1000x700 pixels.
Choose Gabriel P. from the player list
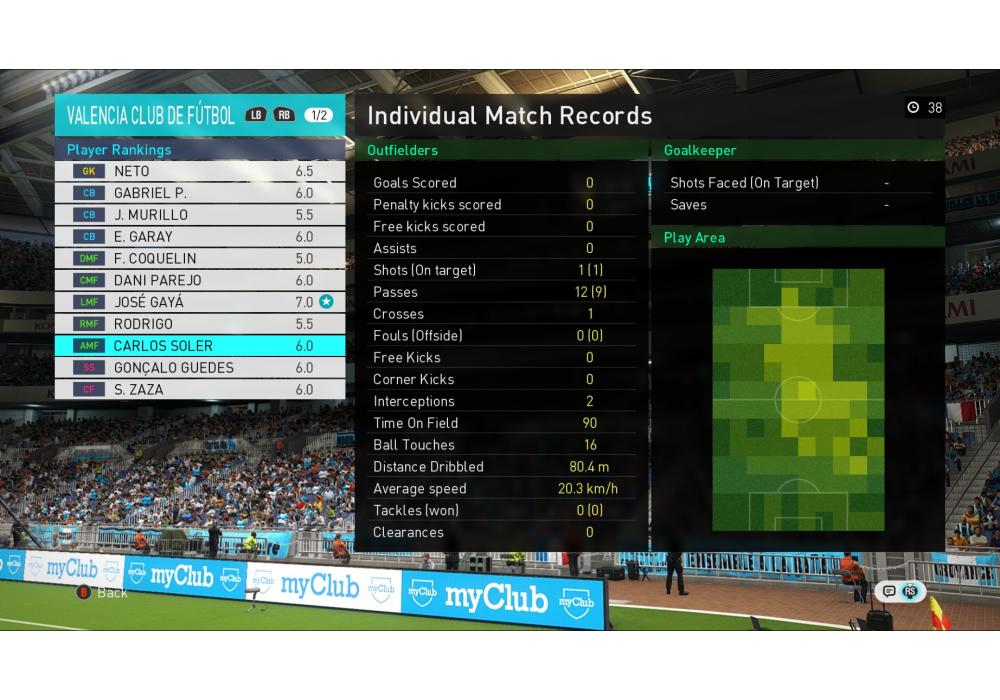tap(200, 193)
